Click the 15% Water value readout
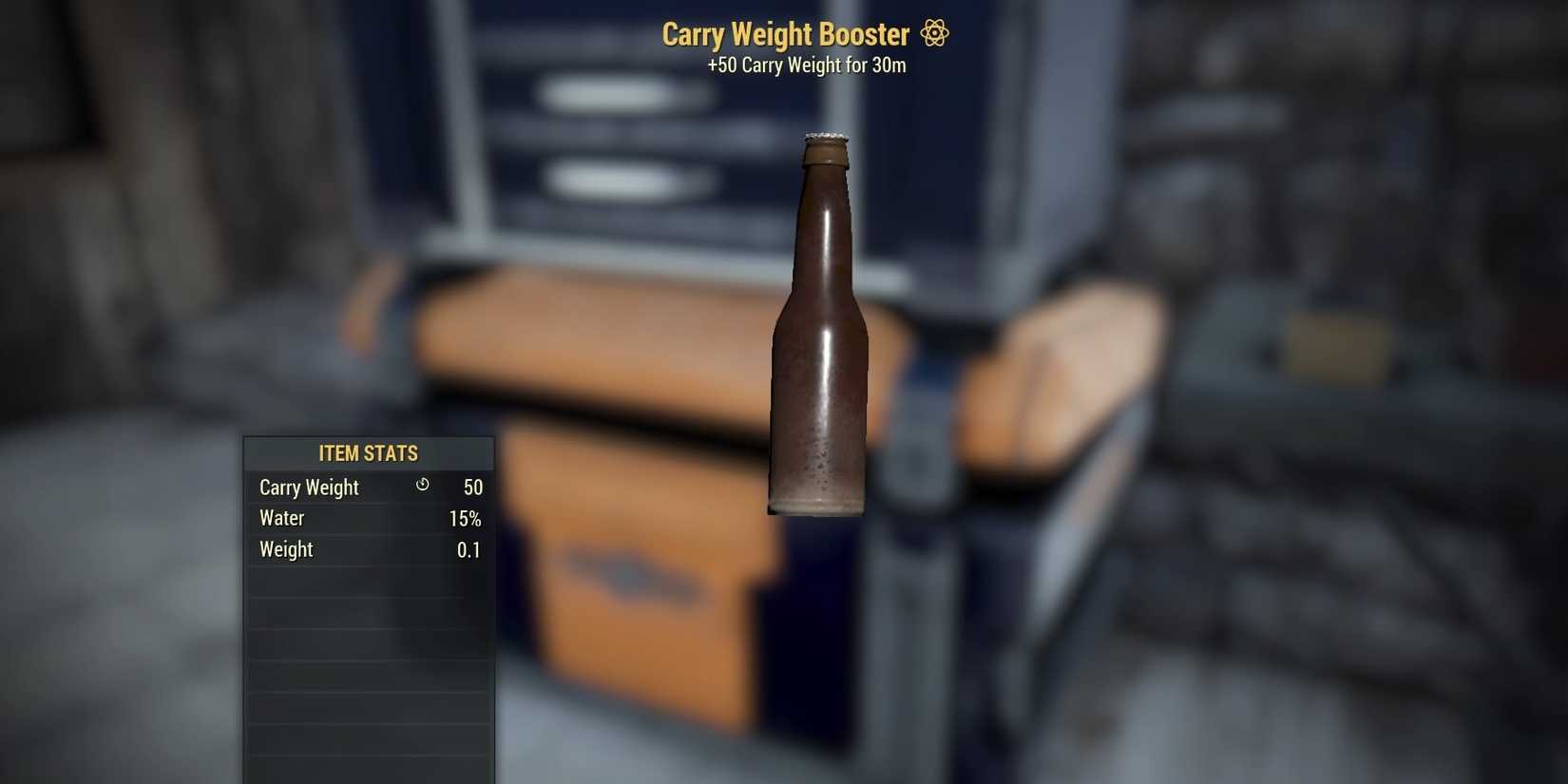 point(467,518)
